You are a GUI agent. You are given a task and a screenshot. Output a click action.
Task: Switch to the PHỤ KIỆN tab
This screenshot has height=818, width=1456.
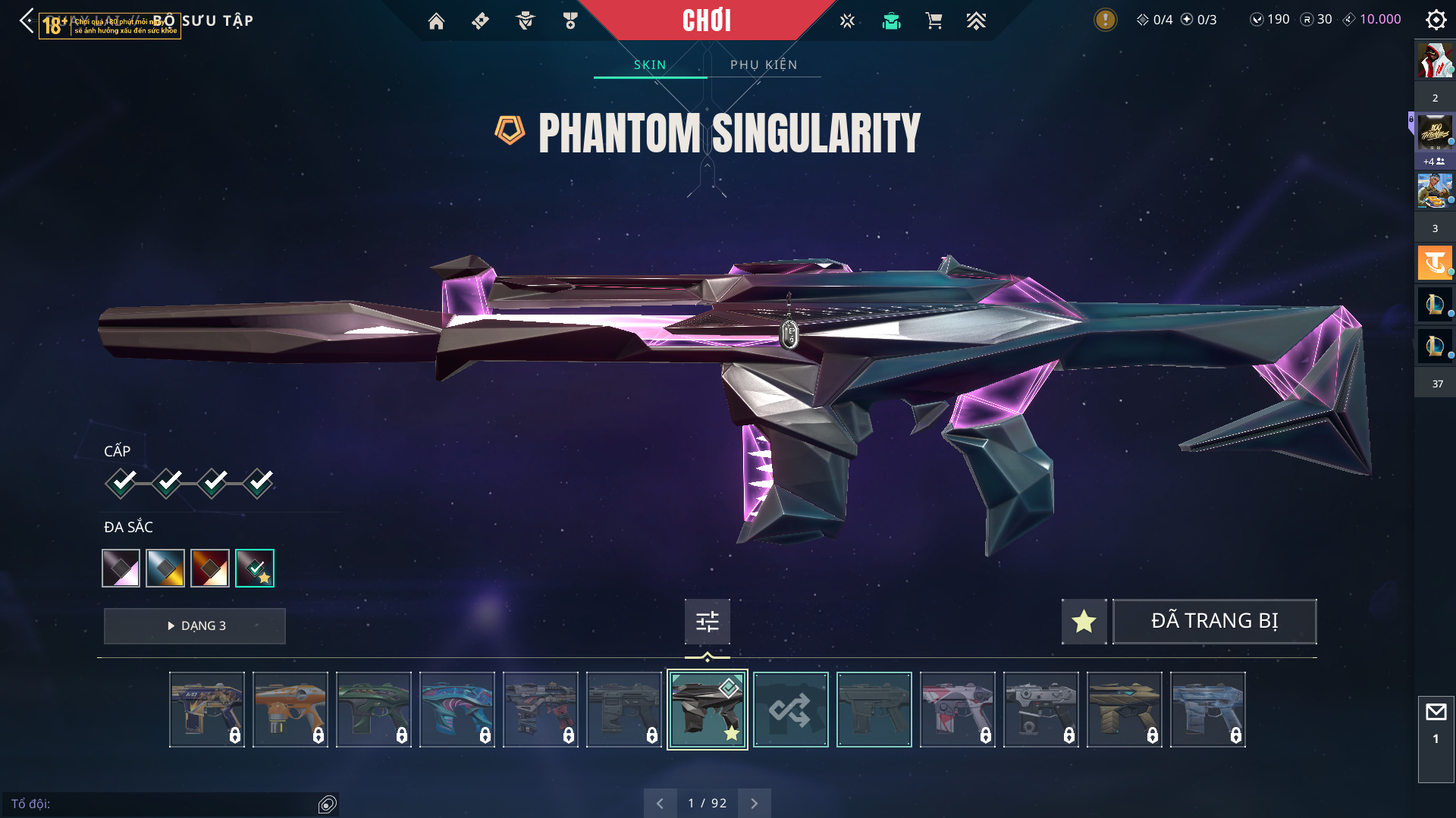pyautogui.click(x=764, y=64)
